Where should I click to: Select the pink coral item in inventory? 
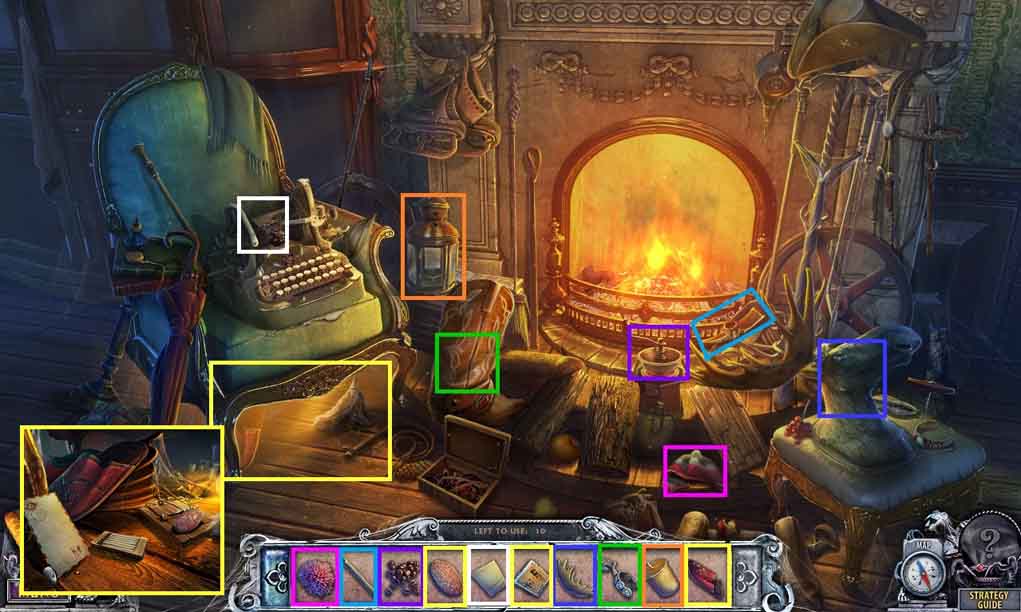(x=315, y=575)
